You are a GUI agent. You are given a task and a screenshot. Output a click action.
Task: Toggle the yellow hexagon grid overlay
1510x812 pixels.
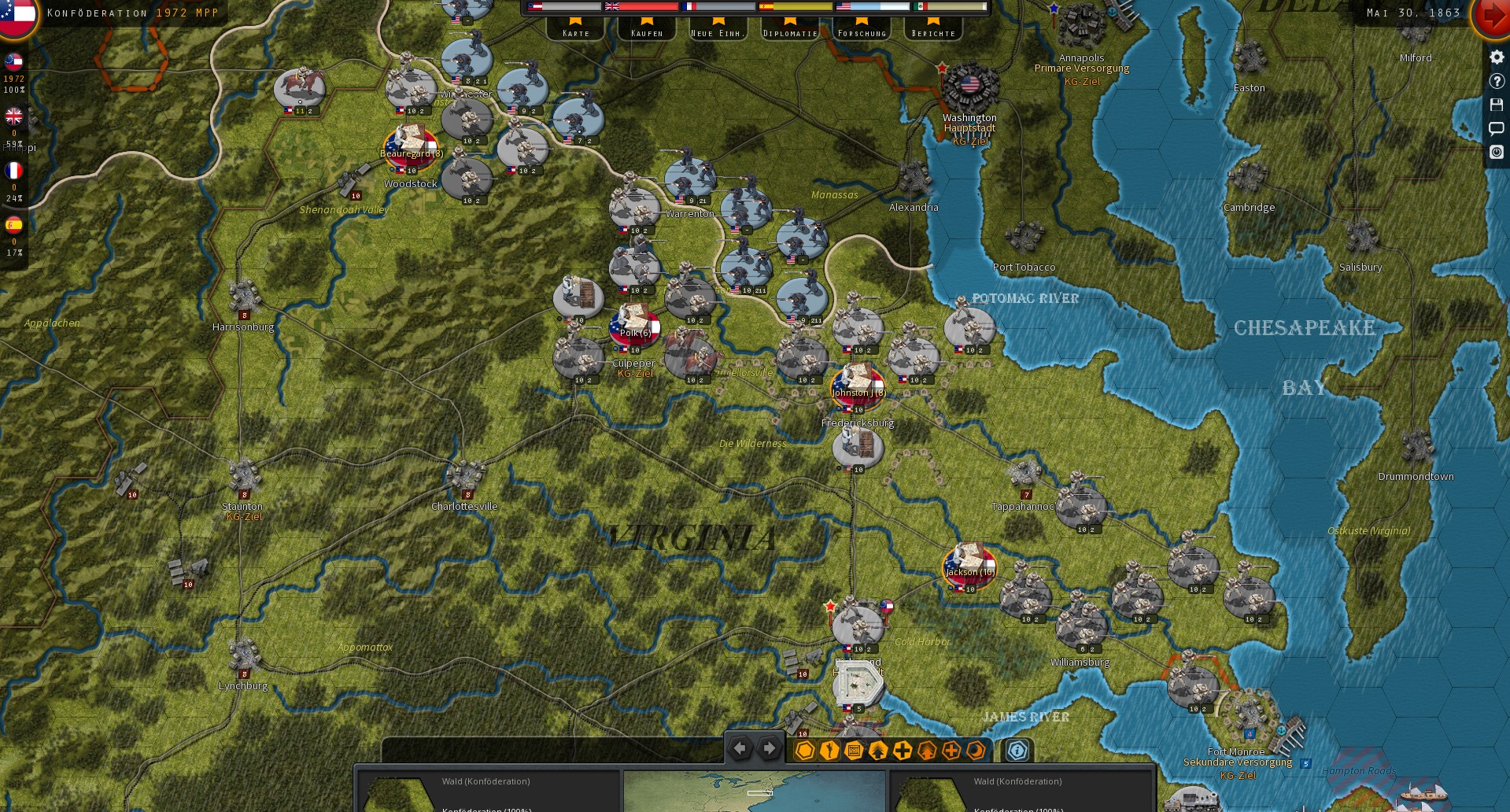[805, 751]
